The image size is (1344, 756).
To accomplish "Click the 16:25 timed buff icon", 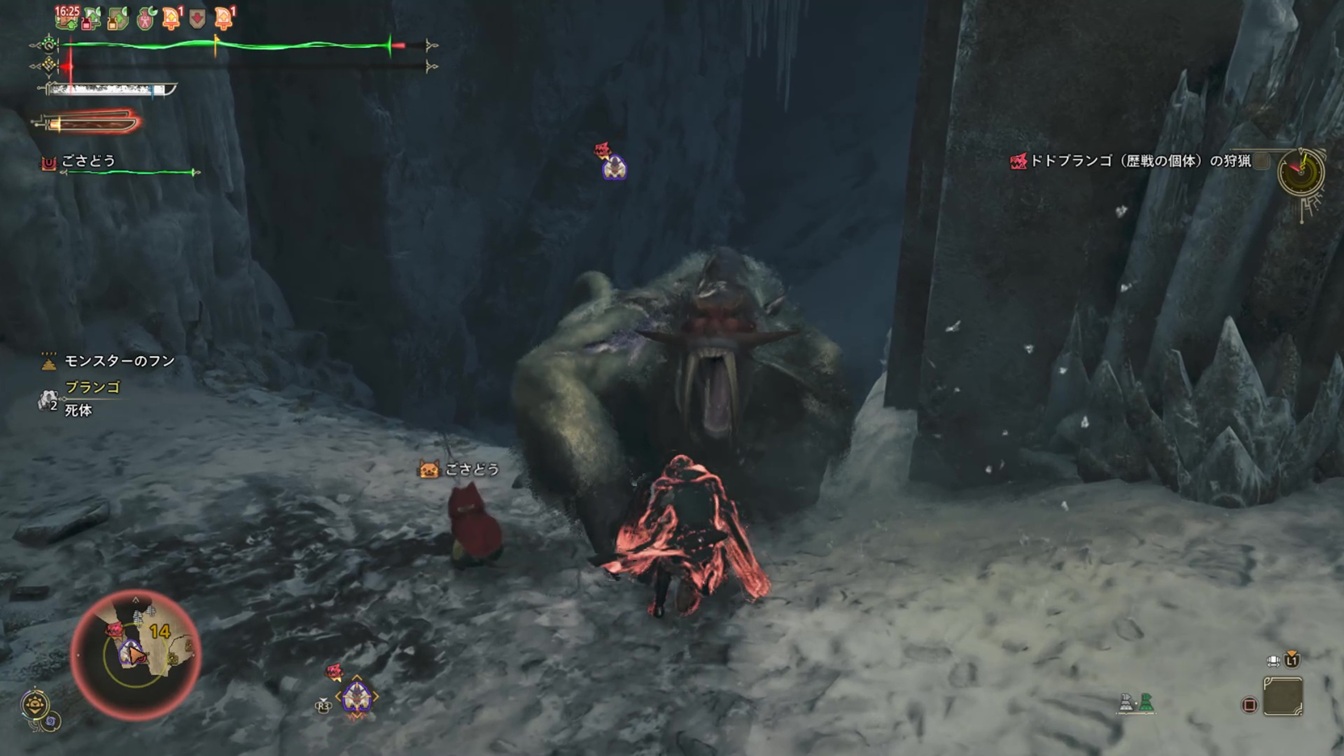I will pyautogui.click(x=67, y=16).
